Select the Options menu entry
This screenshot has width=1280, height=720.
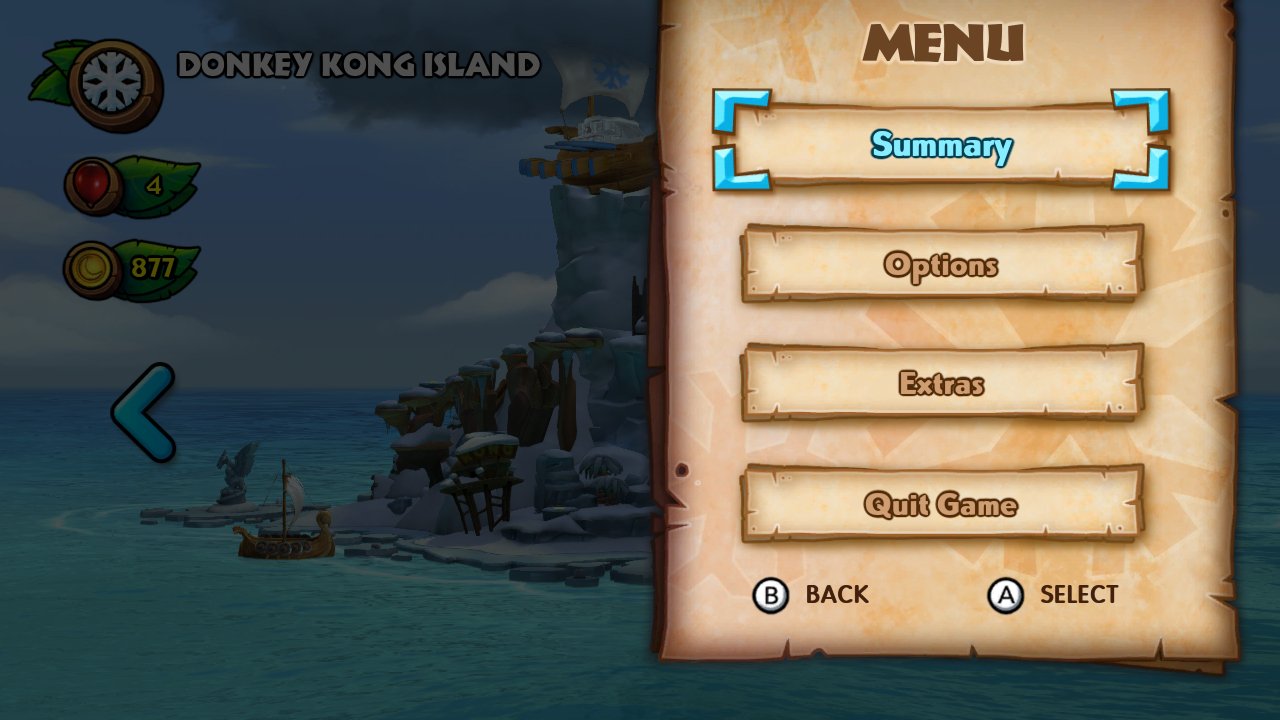pos(941,265)
